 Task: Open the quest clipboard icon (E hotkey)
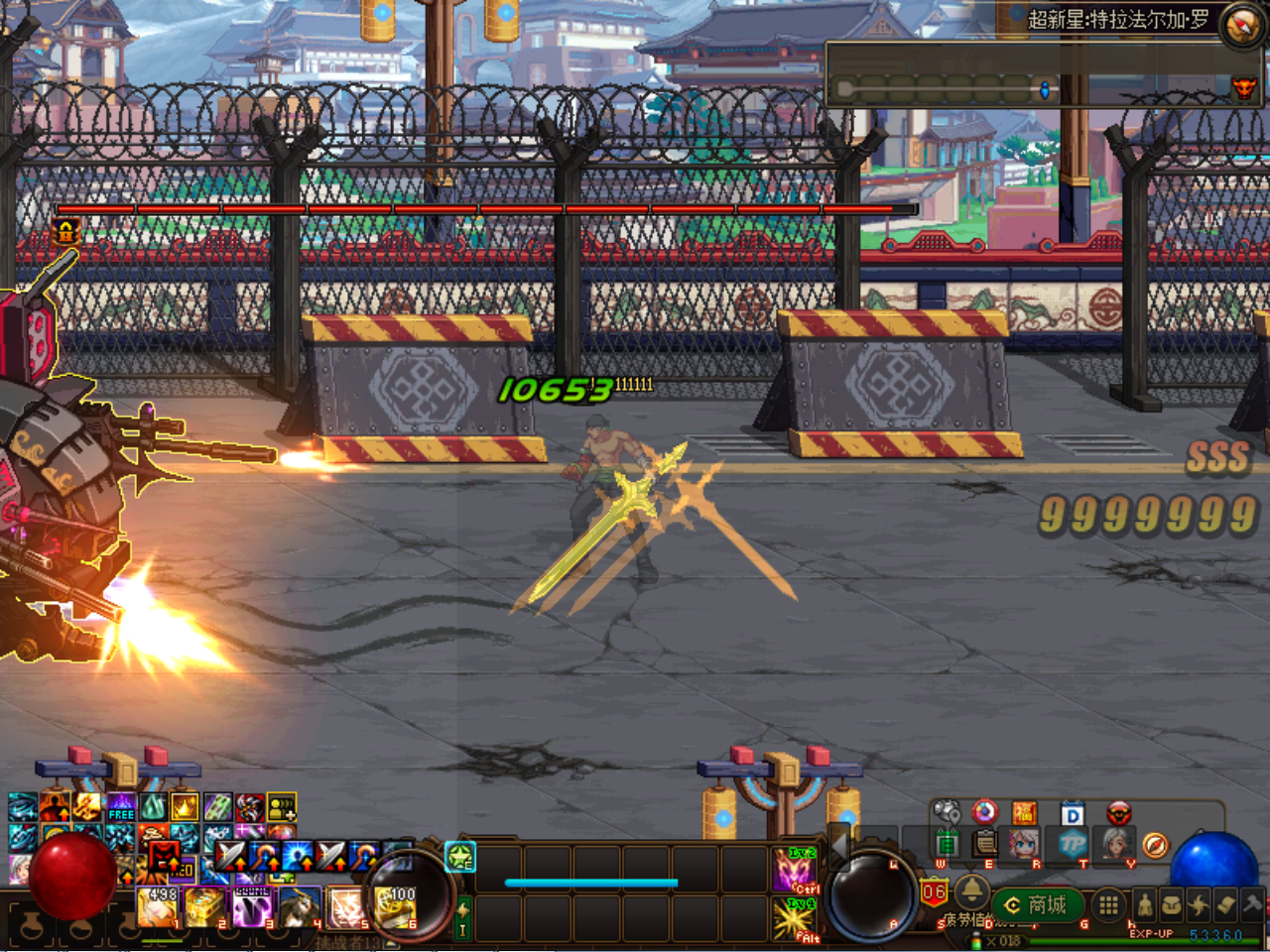click(x=982, y=843)
